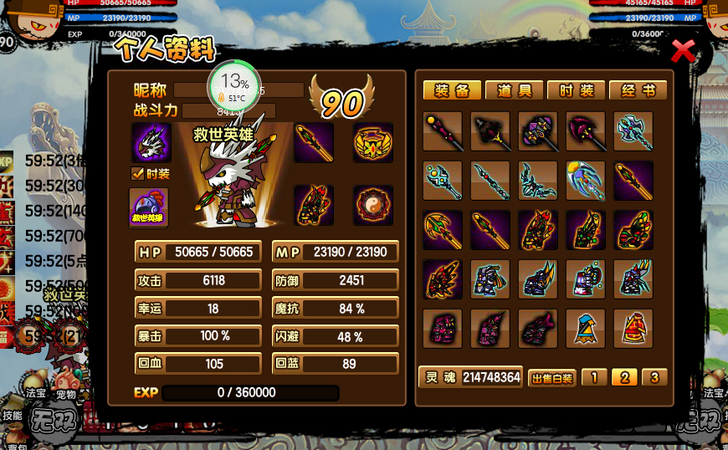Select the equipped white dragon helmet slot
The width and height of the screenshot is (728, 450).
[151, 143]
